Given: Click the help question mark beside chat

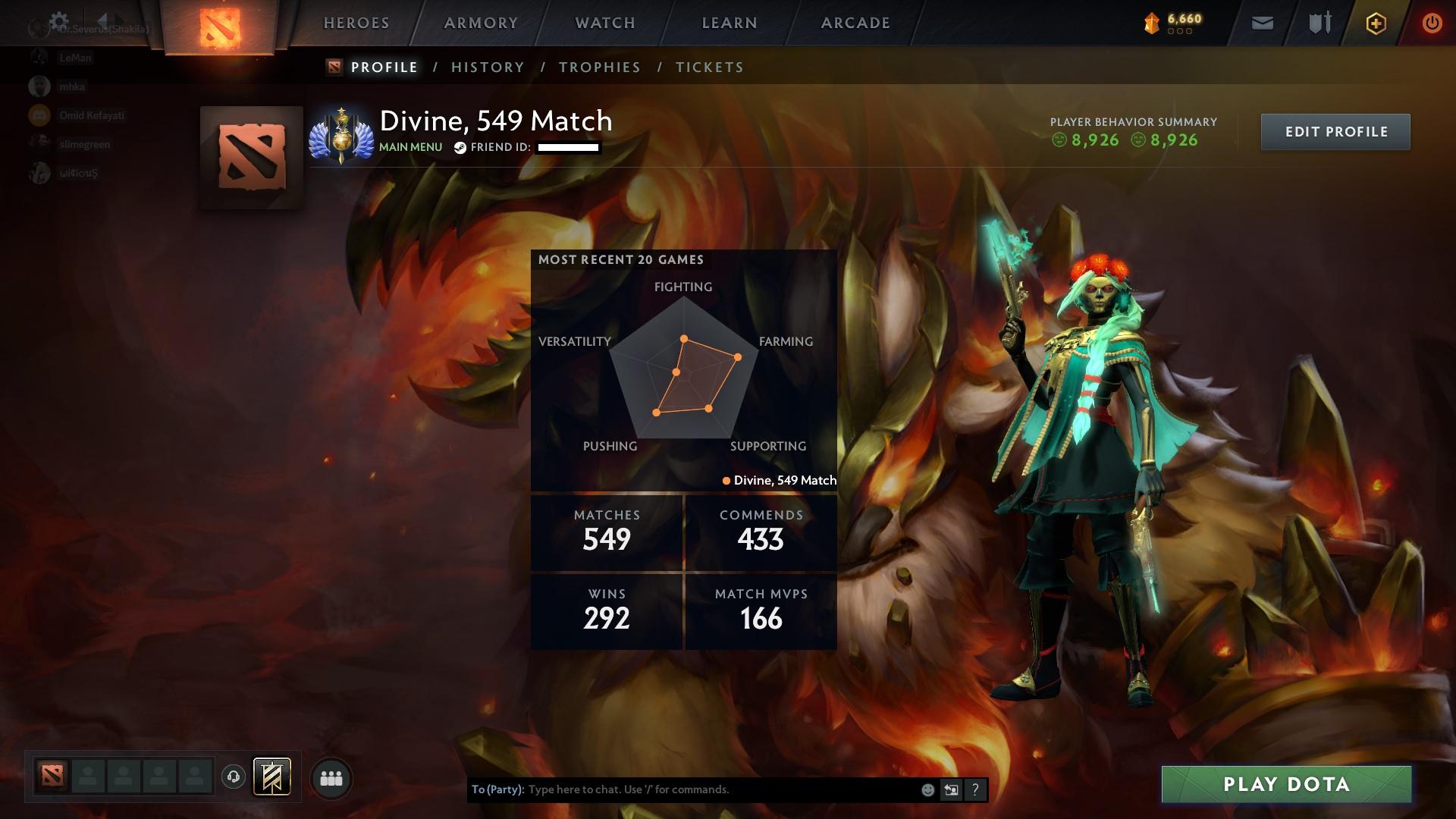Looking at the screenshot, I should (975, 789).
